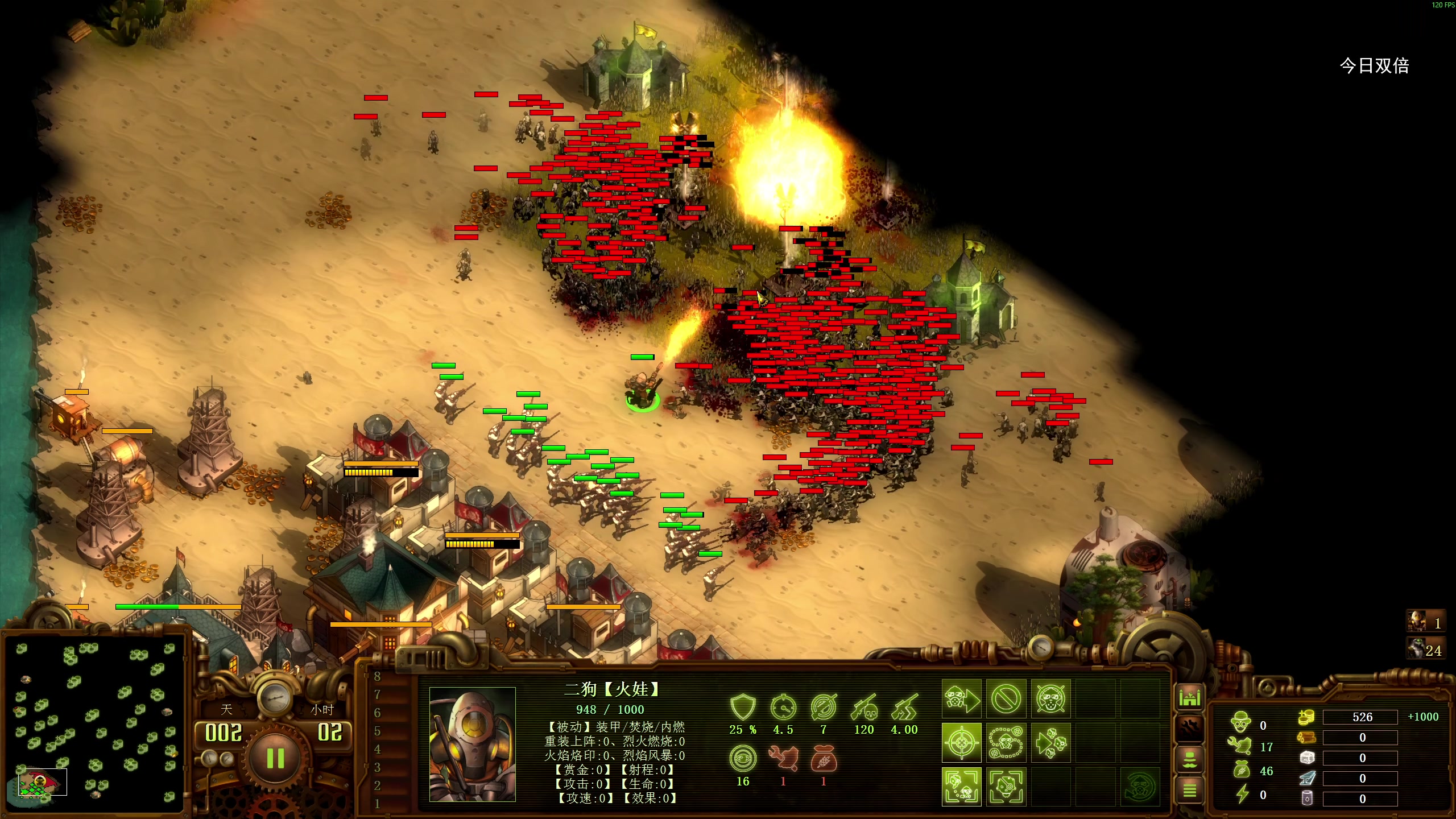Viewport: 1456px width, 819px height.
Task: Select the single zombie head bracket targeting mode
Action: (x=1006, y=787)
